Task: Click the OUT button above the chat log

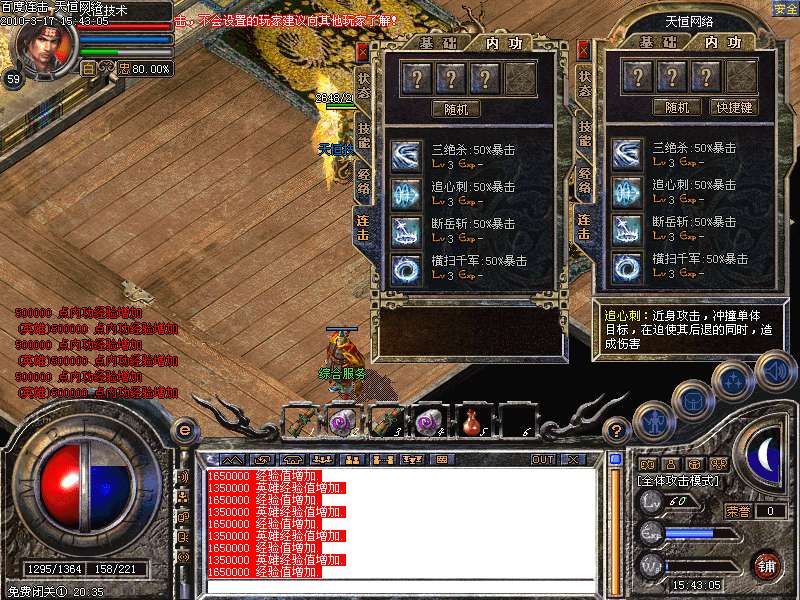Action: coord(543,459)
